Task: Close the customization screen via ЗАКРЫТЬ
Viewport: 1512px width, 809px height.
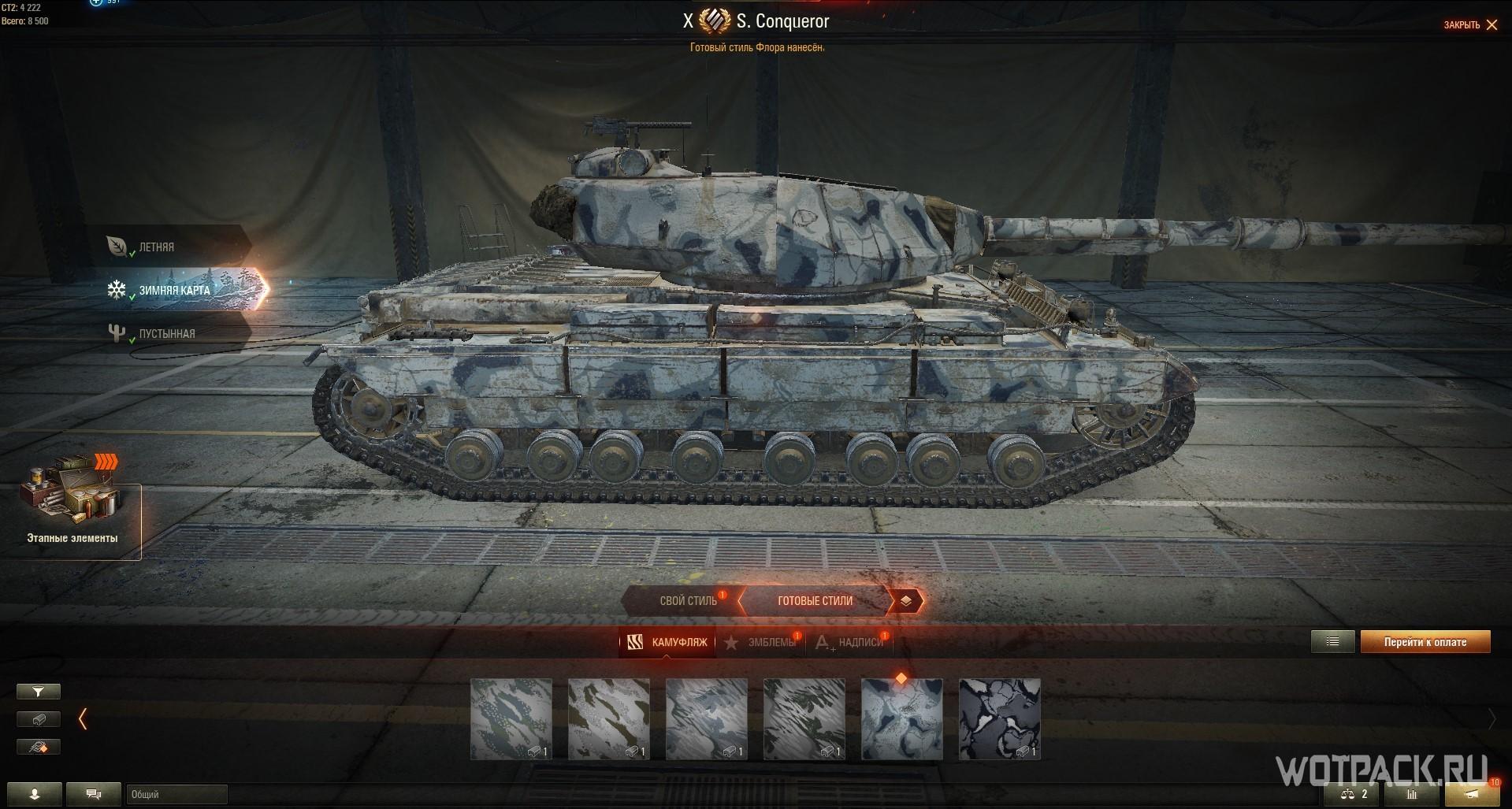Action: (x=1470, y=25)
